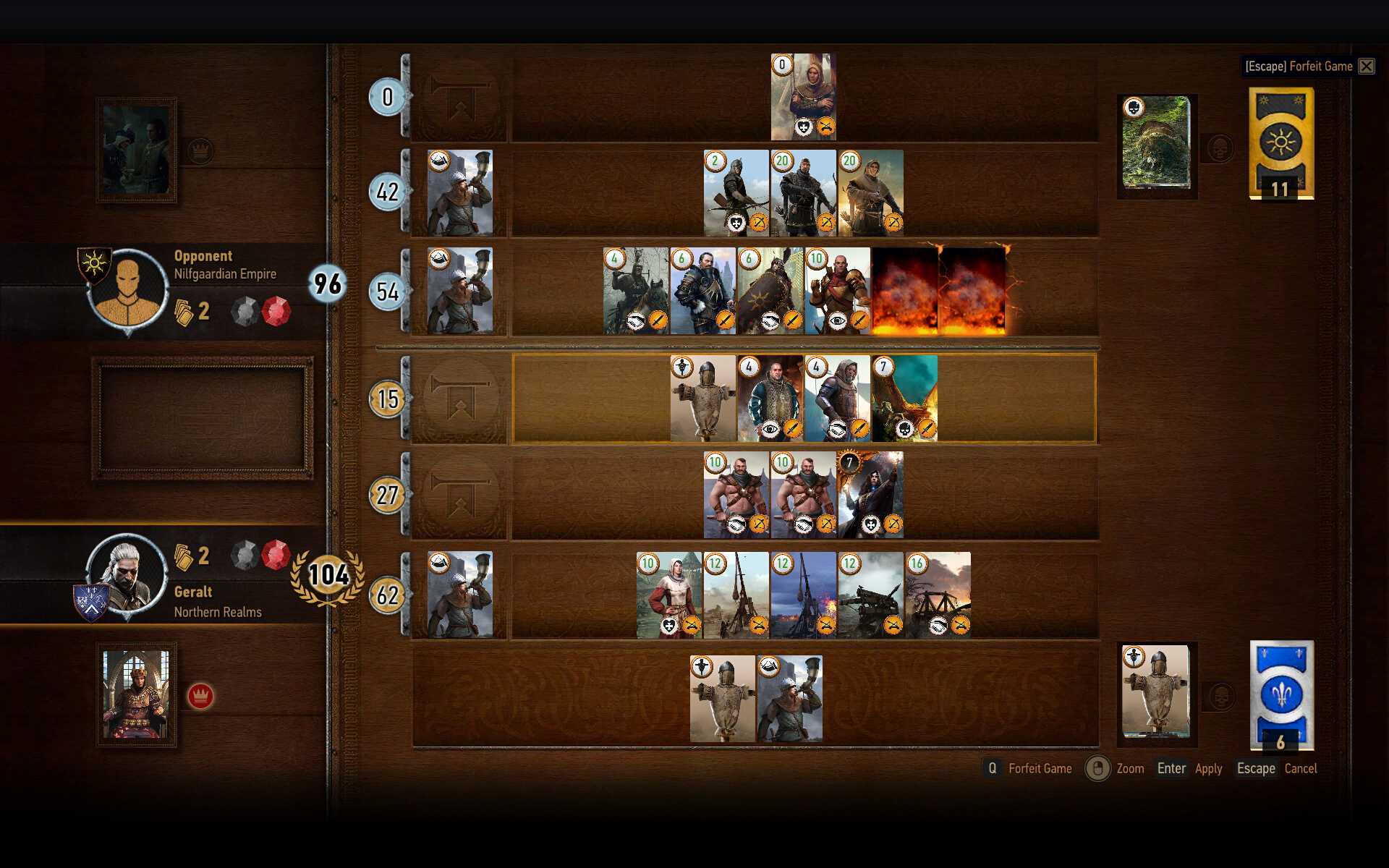Select the hero sorceress card with strength 7
1389x868 pixels.
(870, 495)
